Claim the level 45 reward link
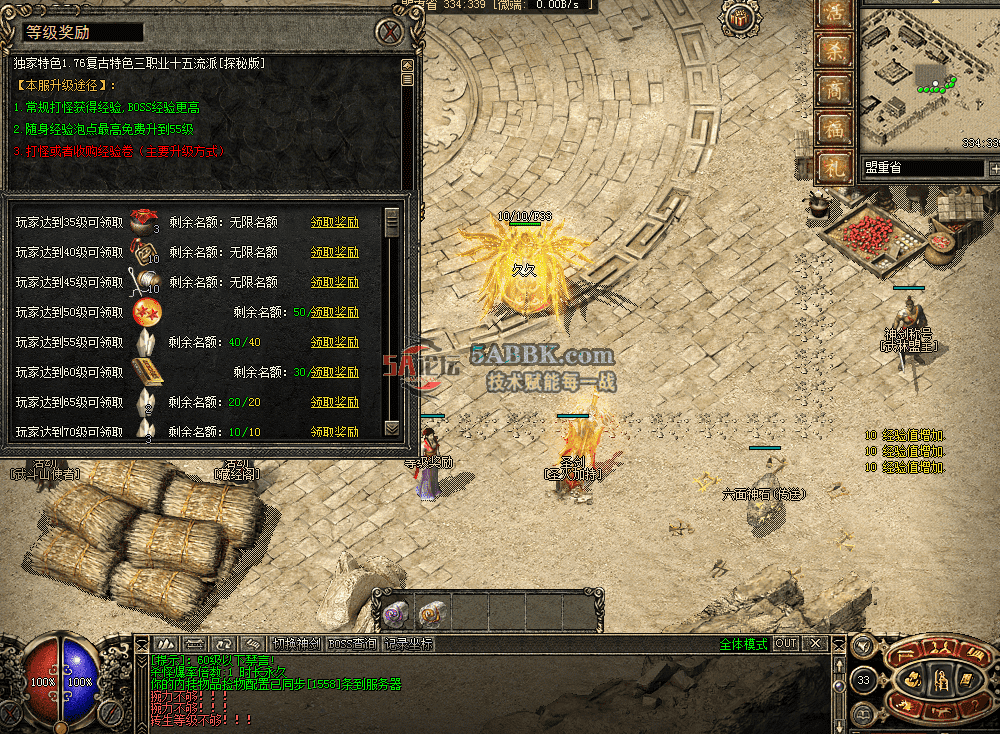The height and width of the screenshot is (734, 1000). (x=334, y=282)
